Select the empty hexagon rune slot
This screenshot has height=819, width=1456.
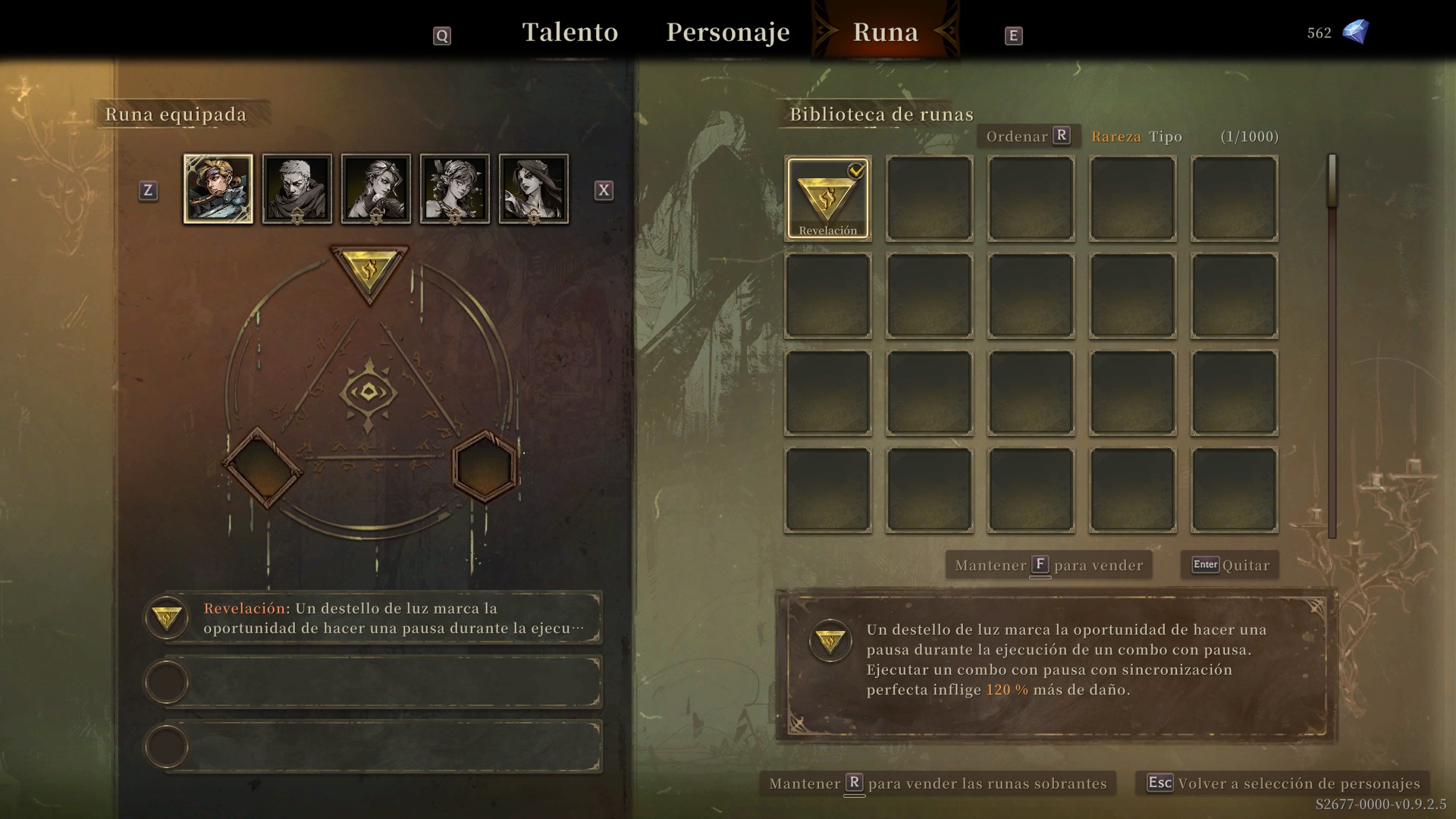pos(485,466)
